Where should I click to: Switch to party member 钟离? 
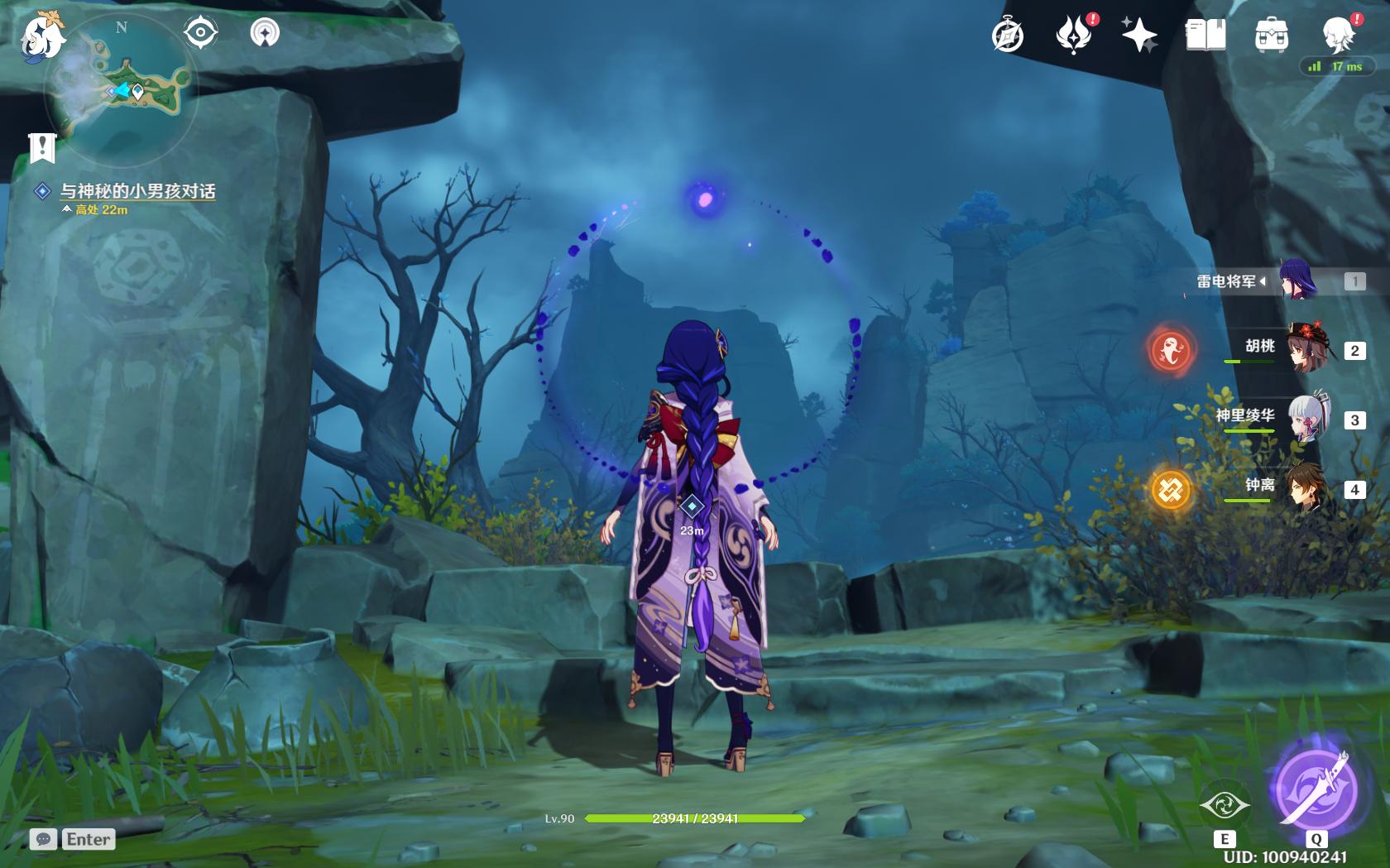click(x=1307, y=488)
